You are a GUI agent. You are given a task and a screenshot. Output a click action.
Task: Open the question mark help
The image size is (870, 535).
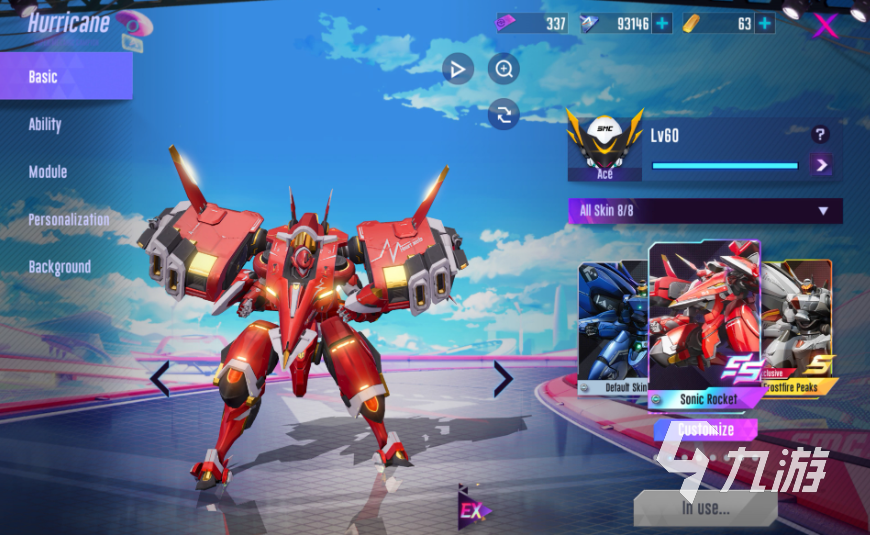point(820,135)
